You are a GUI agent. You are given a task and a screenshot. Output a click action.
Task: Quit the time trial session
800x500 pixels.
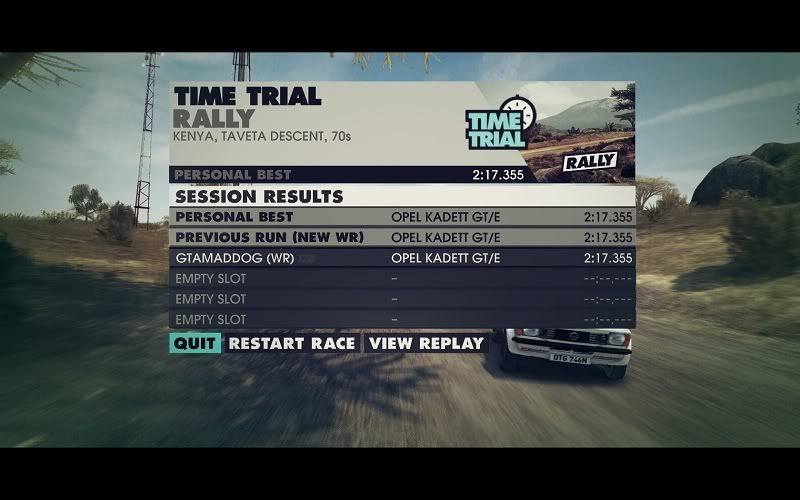[194, 343]
